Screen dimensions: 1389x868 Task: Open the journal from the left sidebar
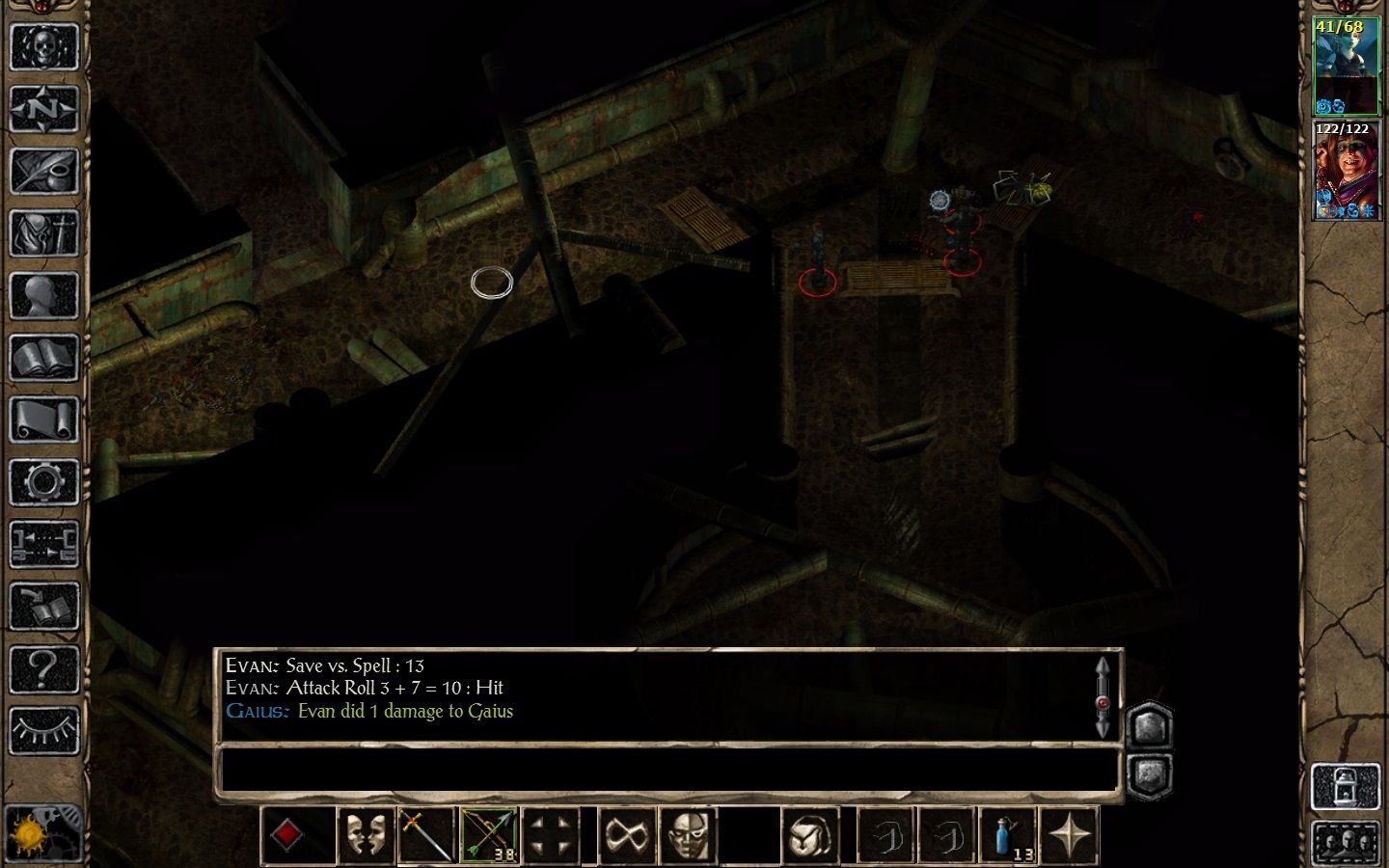coord(46,172)
